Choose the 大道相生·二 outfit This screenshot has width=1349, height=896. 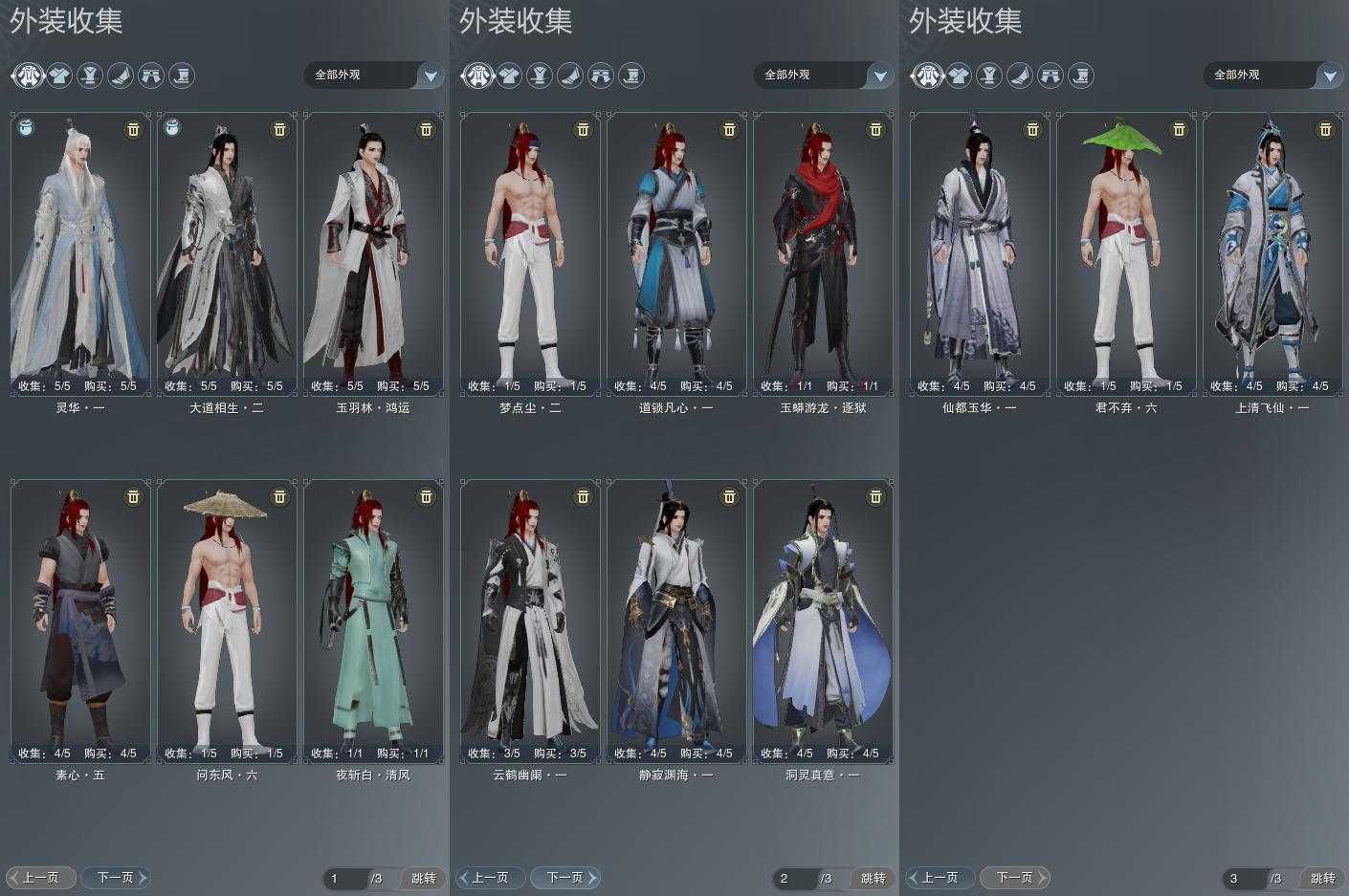[x=227, y=253]
